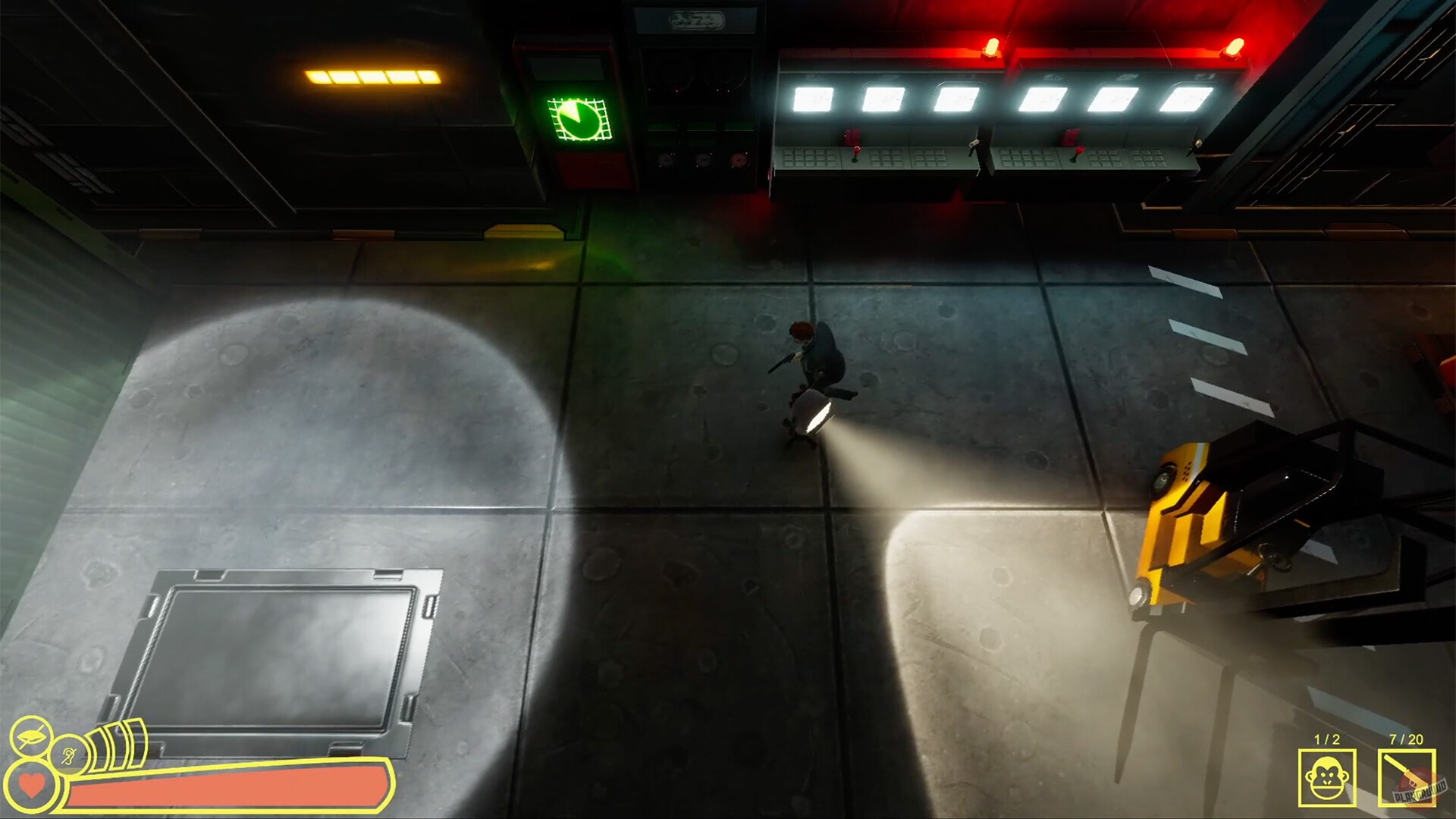Toggle the red lever on the left console
Viewport: 1456px width, 819px height.
point(855,152)
